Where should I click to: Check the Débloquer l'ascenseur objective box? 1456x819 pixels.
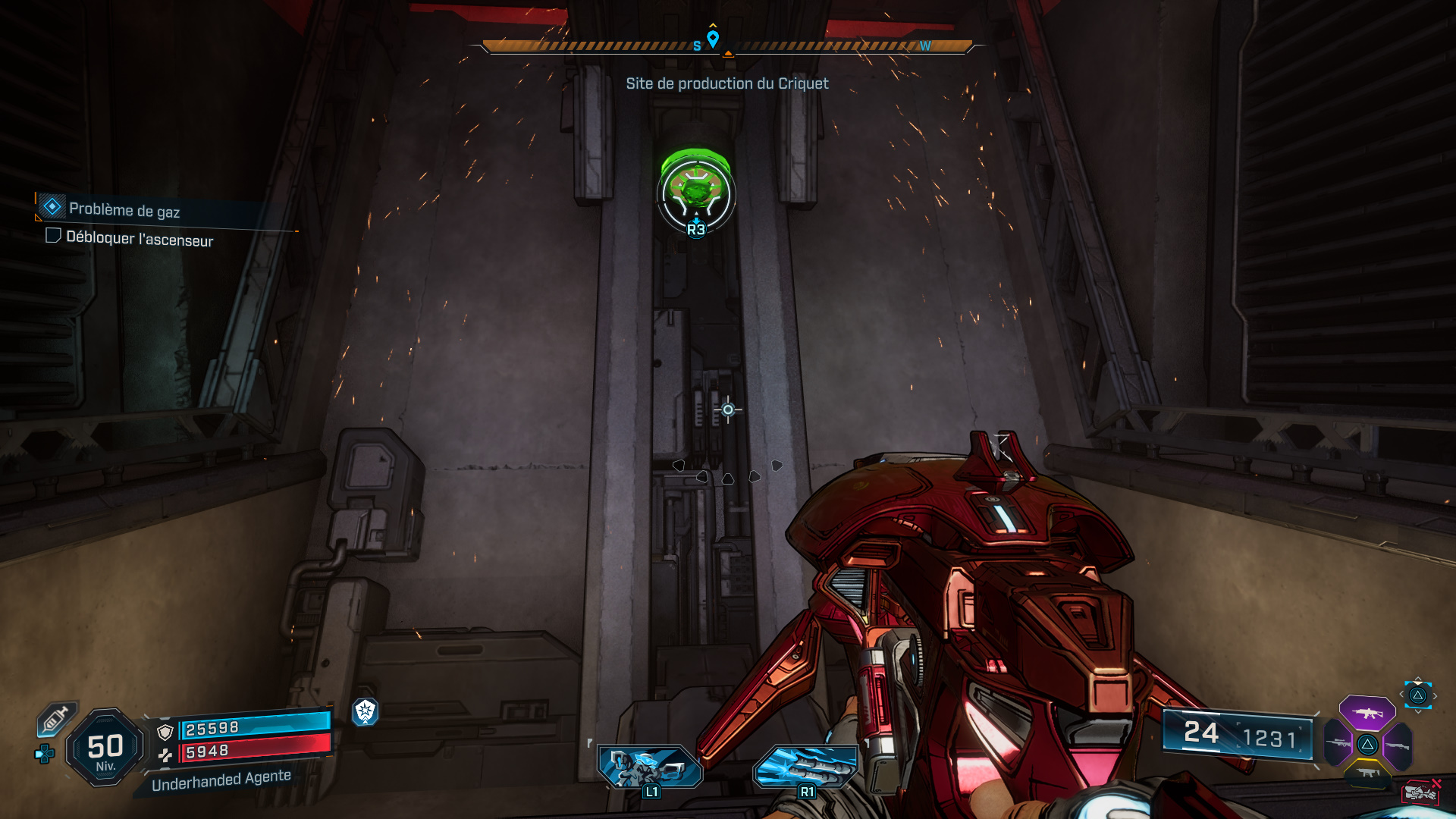(x=53, y=237)
